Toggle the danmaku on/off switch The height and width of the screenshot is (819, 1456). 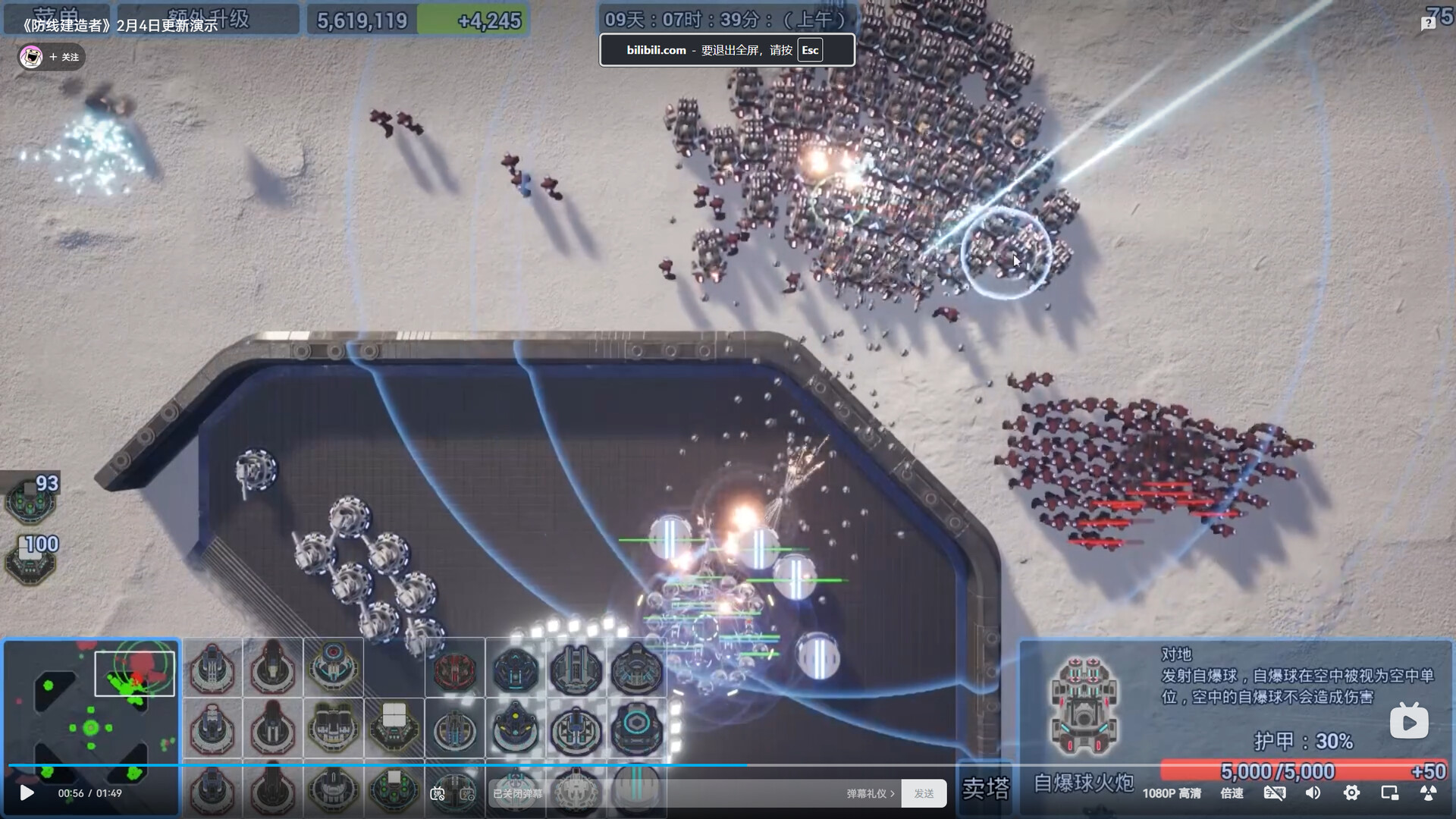coord(438,794)
